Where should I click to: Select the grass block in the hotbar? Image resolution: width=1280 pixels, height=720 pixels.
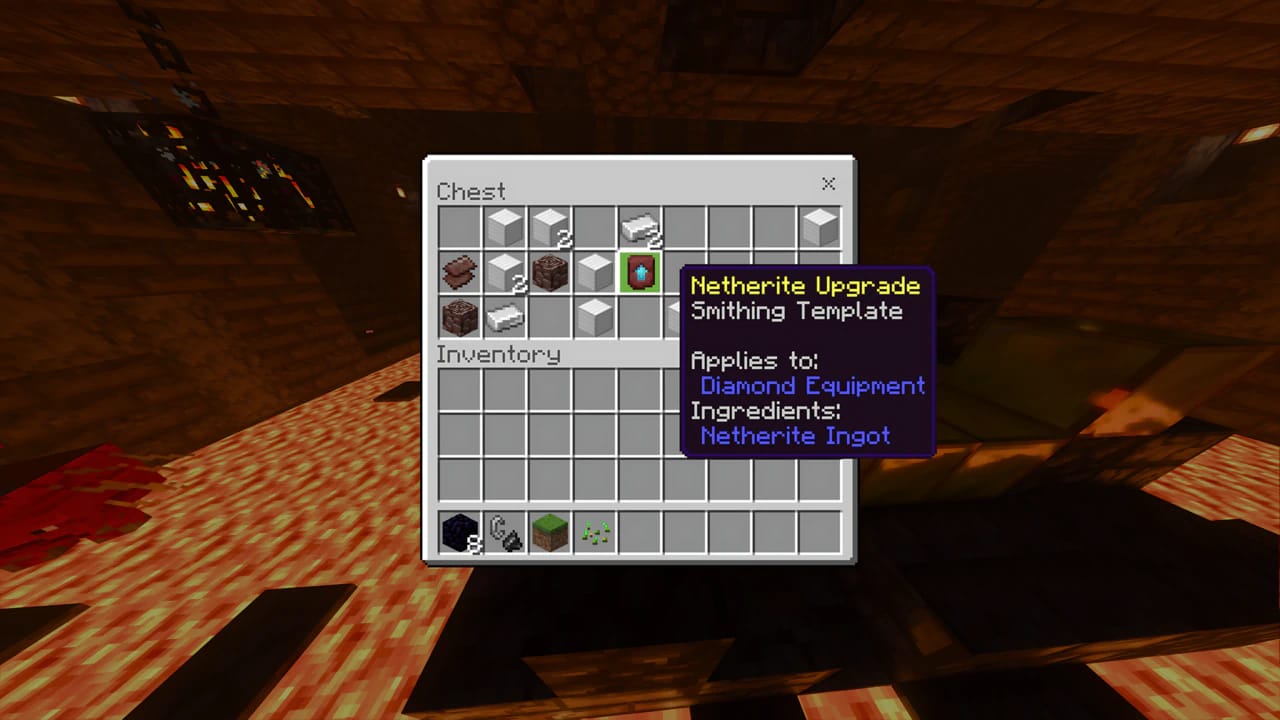pos(549,532)
